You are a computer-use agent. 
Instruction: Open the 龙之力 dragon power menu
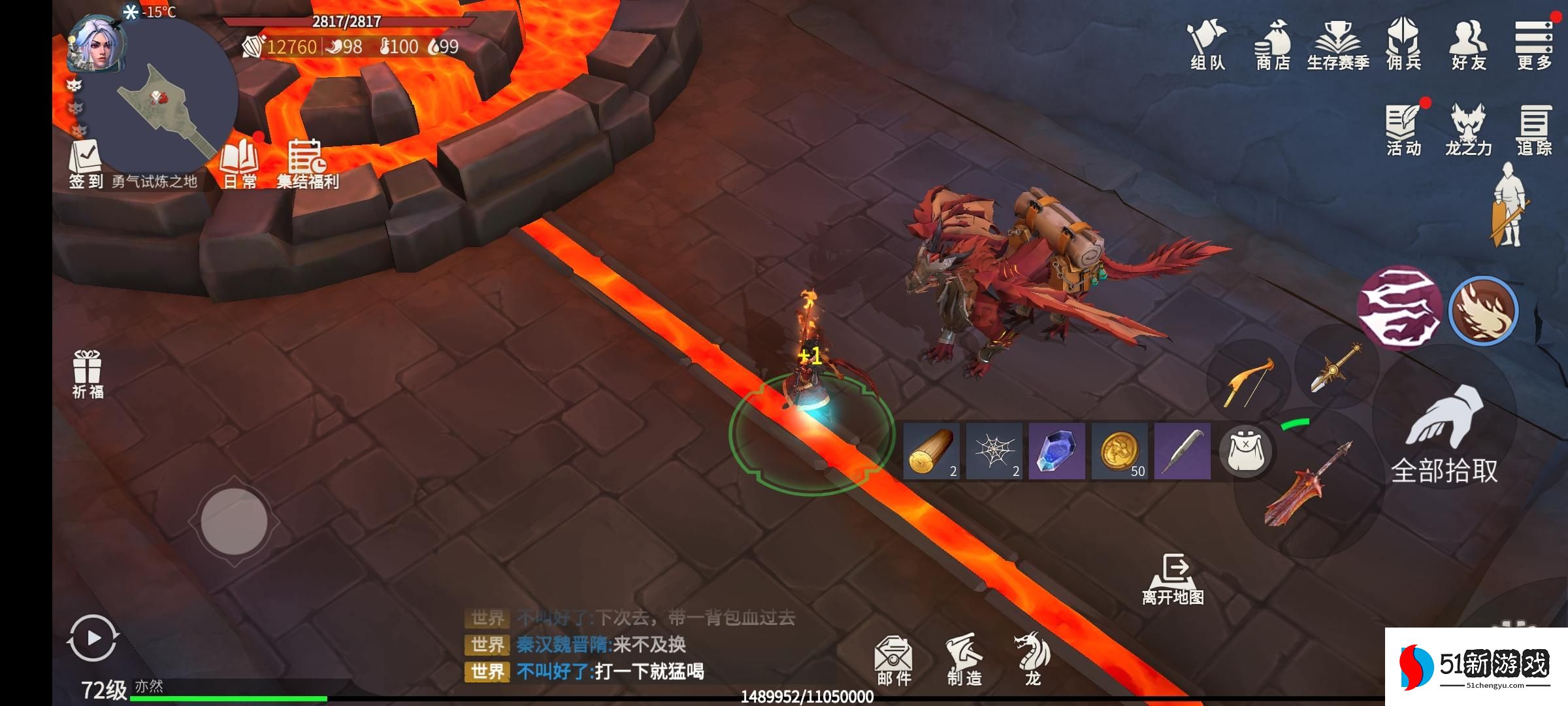click(x=1468, y=130)
